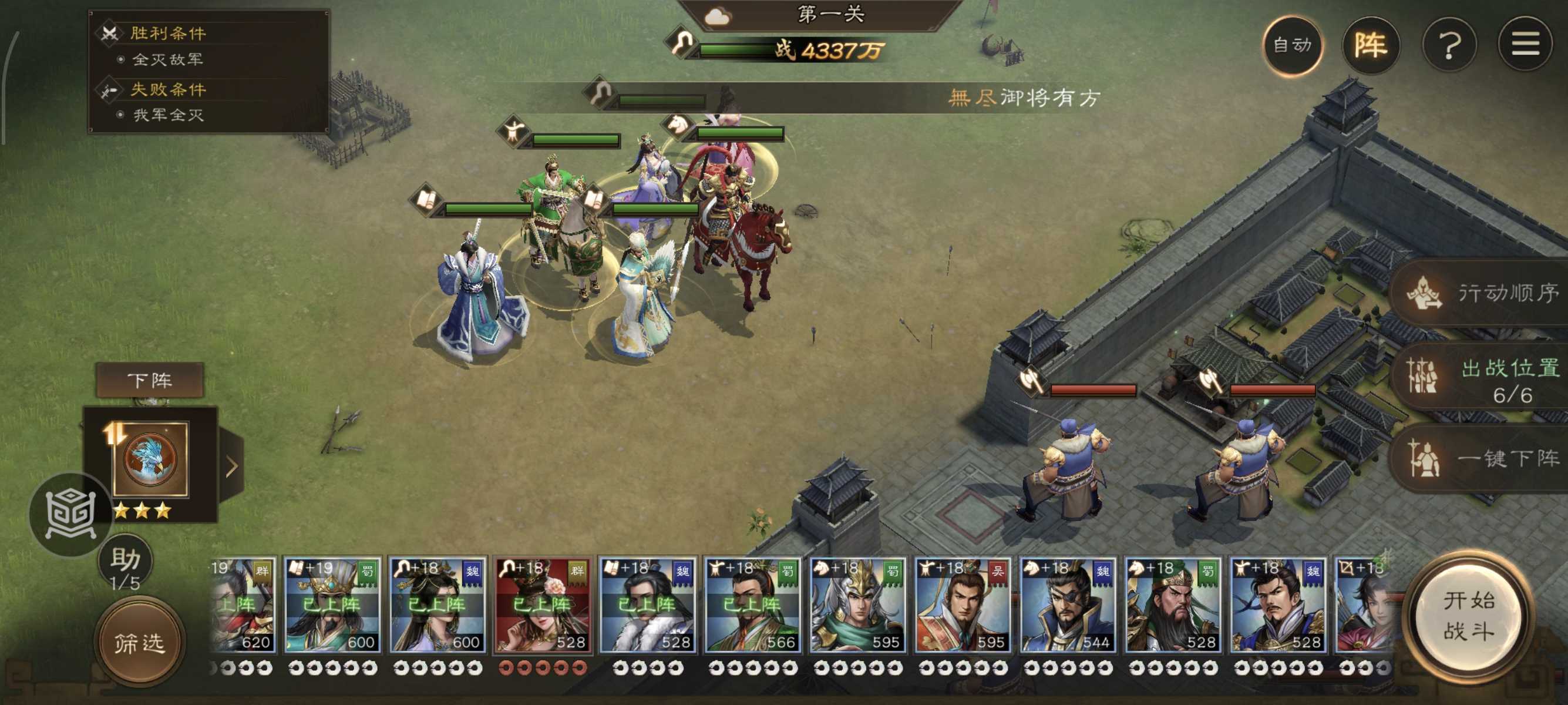Open the 阵 formation menu
Viewport: 1568px width, 705px height.
click(x=1370, y=45)
